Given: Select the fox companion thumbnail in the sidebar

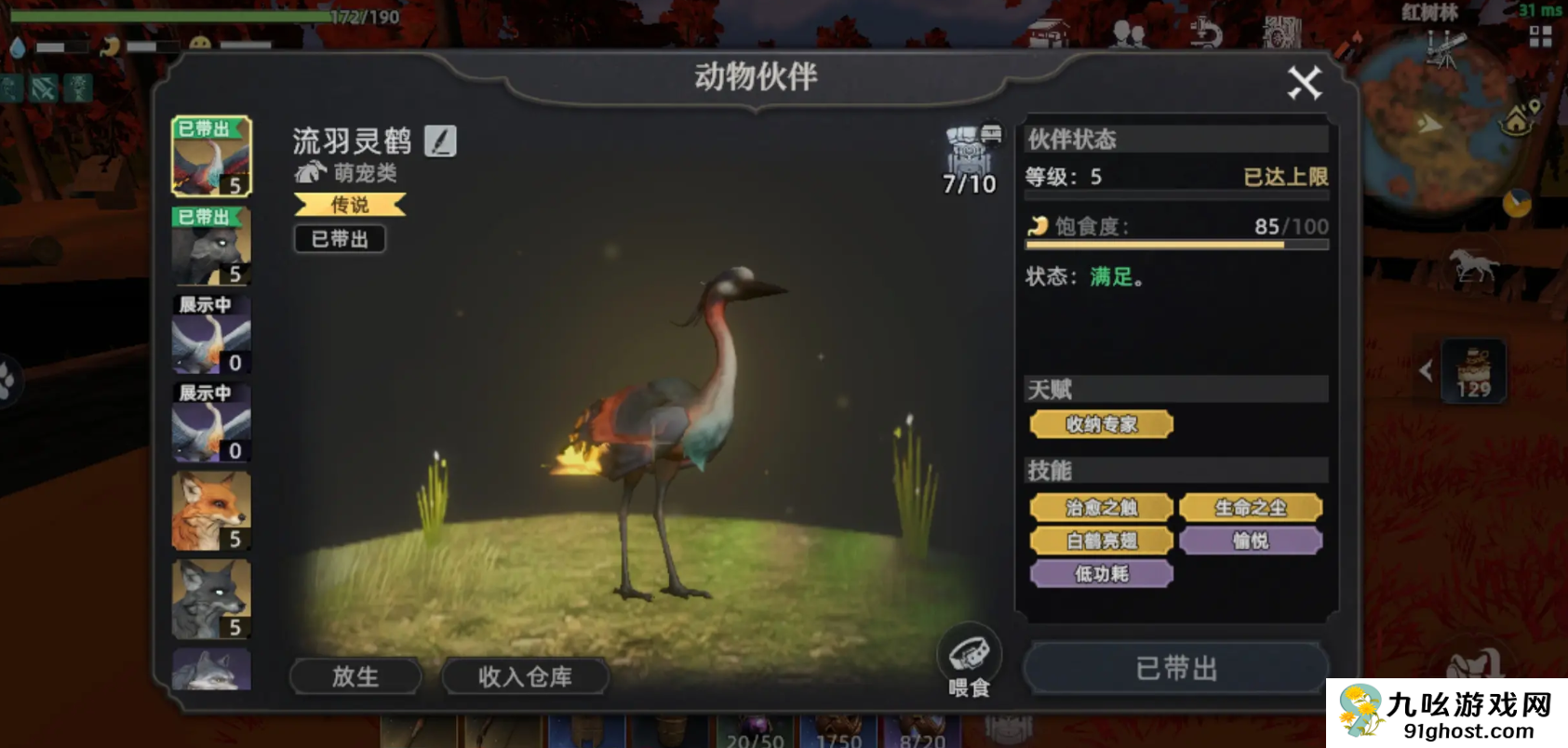Looking at the screenshot, I should click(x=211, y=508).
